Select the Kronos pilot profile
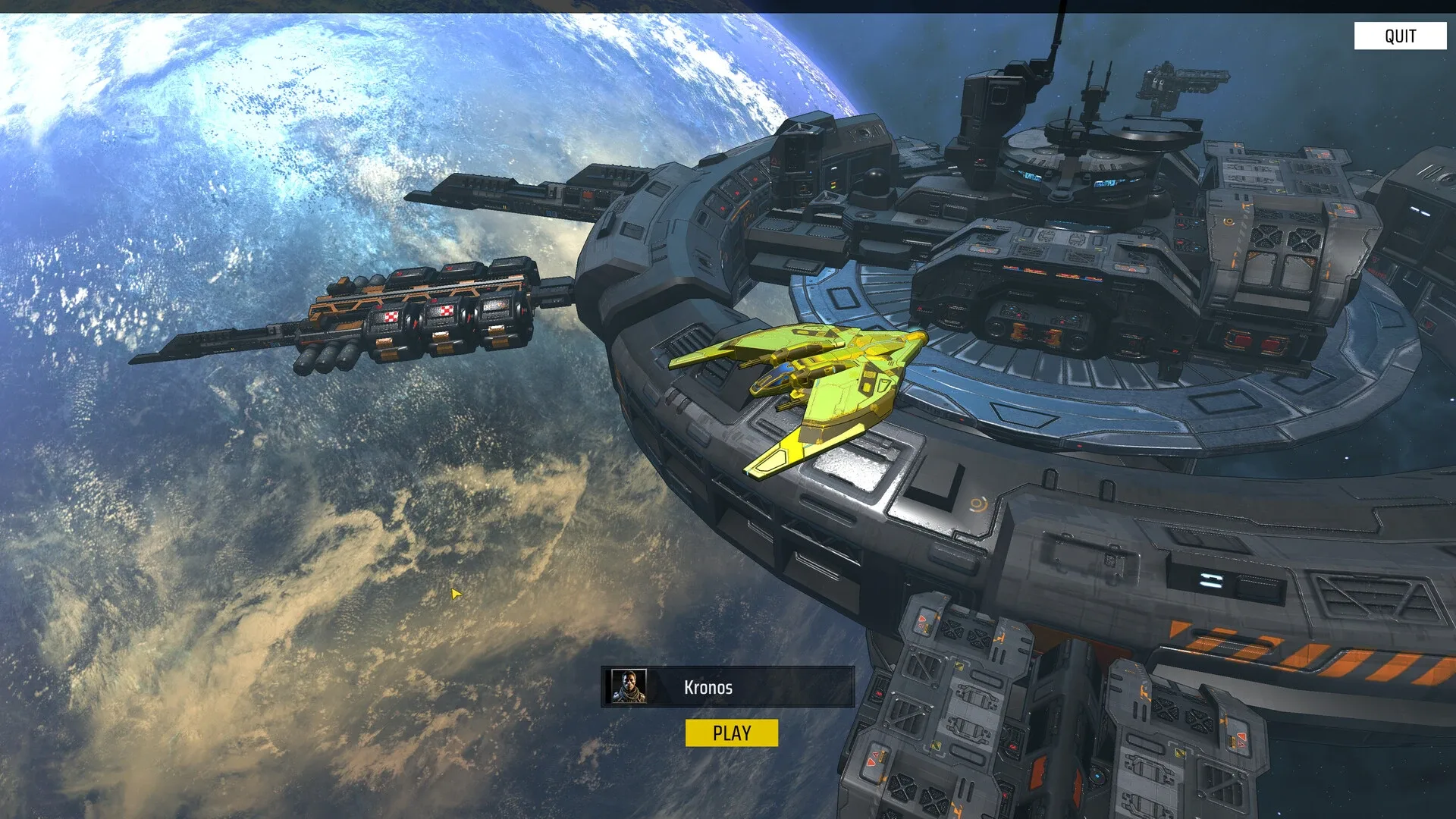Screen dimensions: 1456x819 [727, 687]
